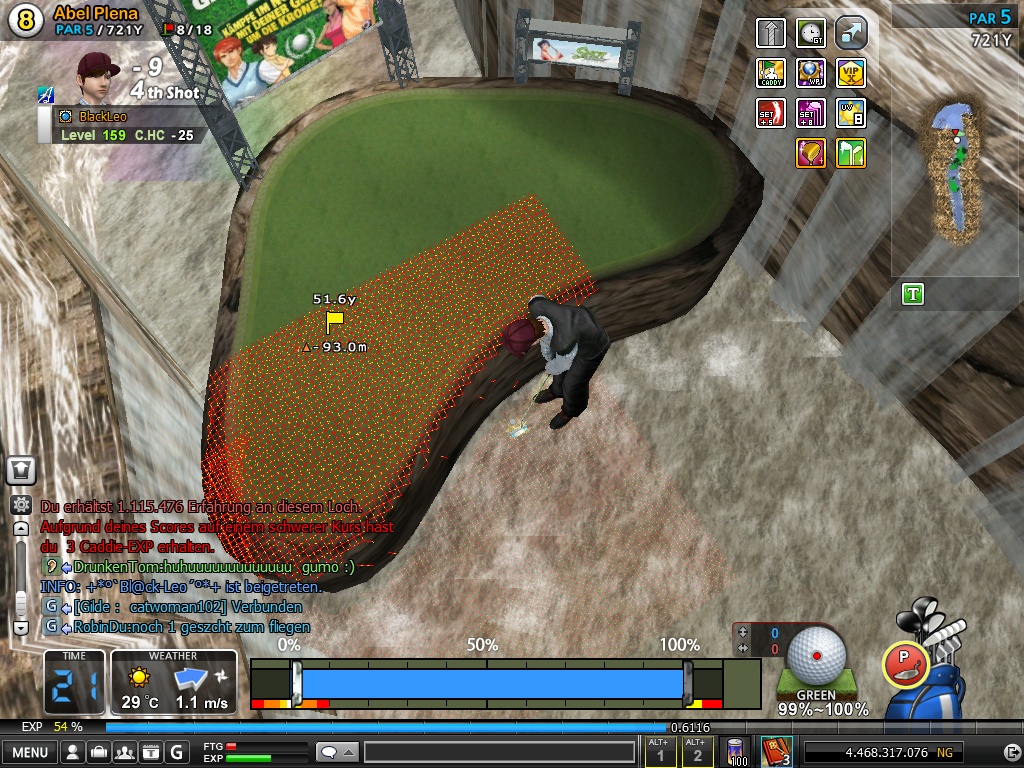This screenshot has width=1024, height=768.
Task: Click the exit arrow icon in bottom bar
Action: [1012, 752]
